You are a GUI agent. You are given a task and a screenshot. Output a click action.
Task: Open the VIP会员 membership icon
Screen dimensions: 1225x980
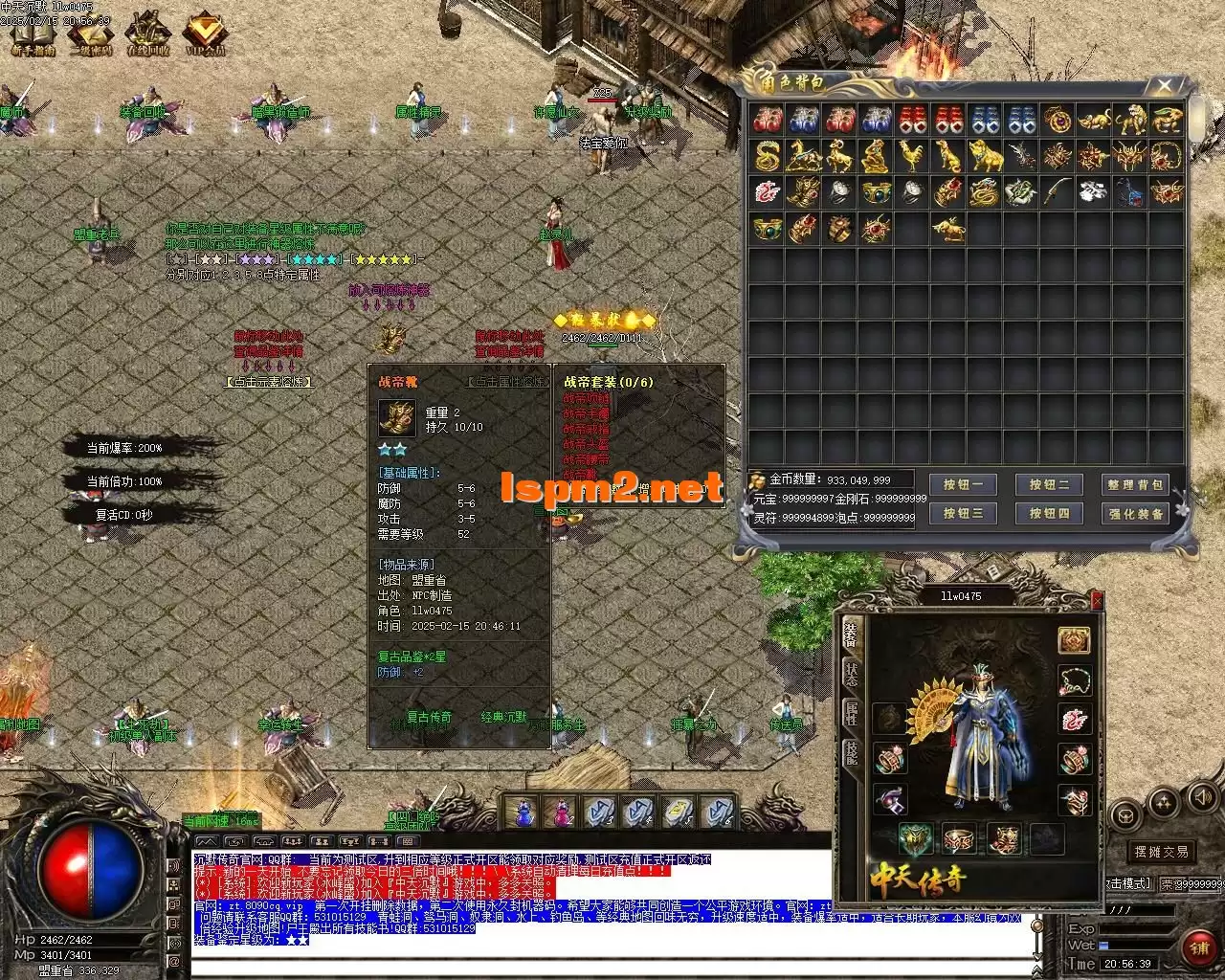point(205,34)
